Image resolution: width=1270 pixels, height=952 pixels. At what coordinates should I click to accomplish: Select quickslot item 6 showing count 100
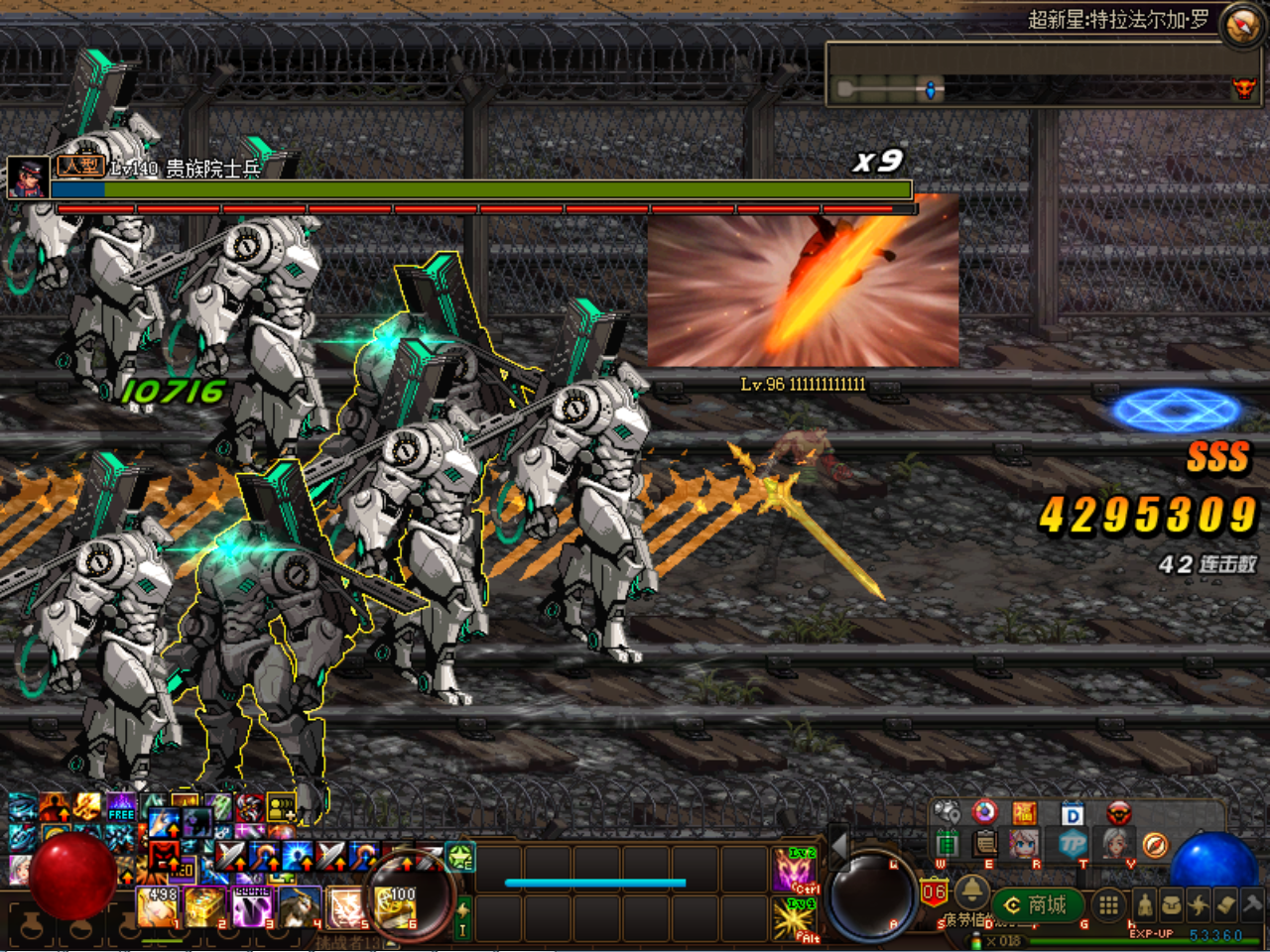[393, 904]
